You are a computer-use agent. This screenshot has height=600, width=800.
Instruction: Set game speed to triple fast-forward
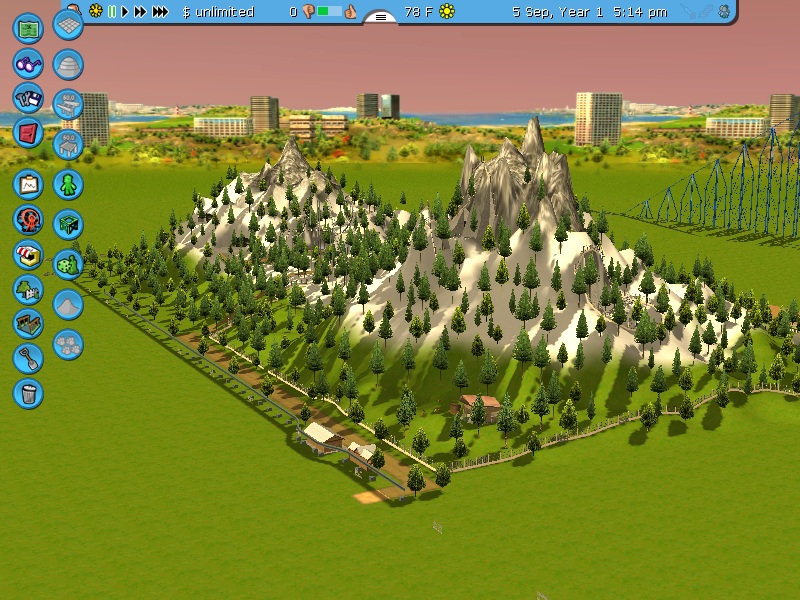(160, 12)
